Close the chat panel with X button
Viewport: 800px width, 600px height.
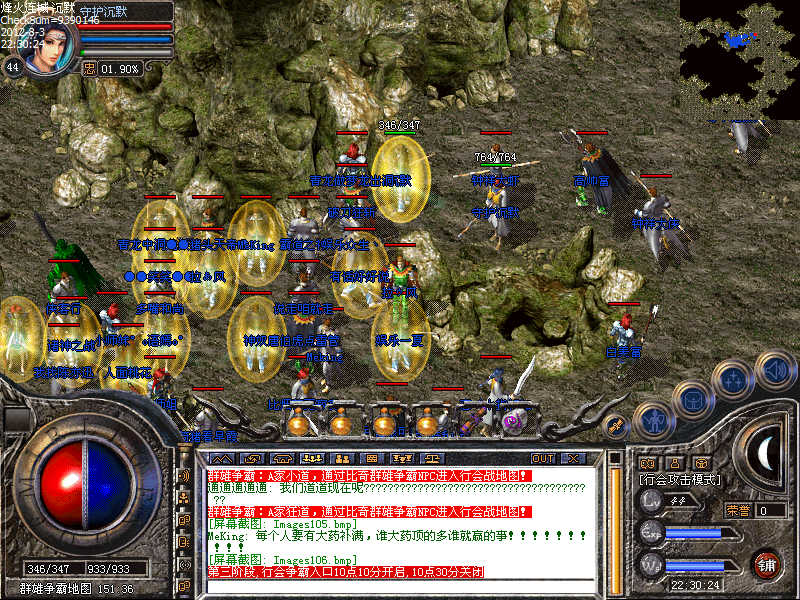(x=573, y=458)
